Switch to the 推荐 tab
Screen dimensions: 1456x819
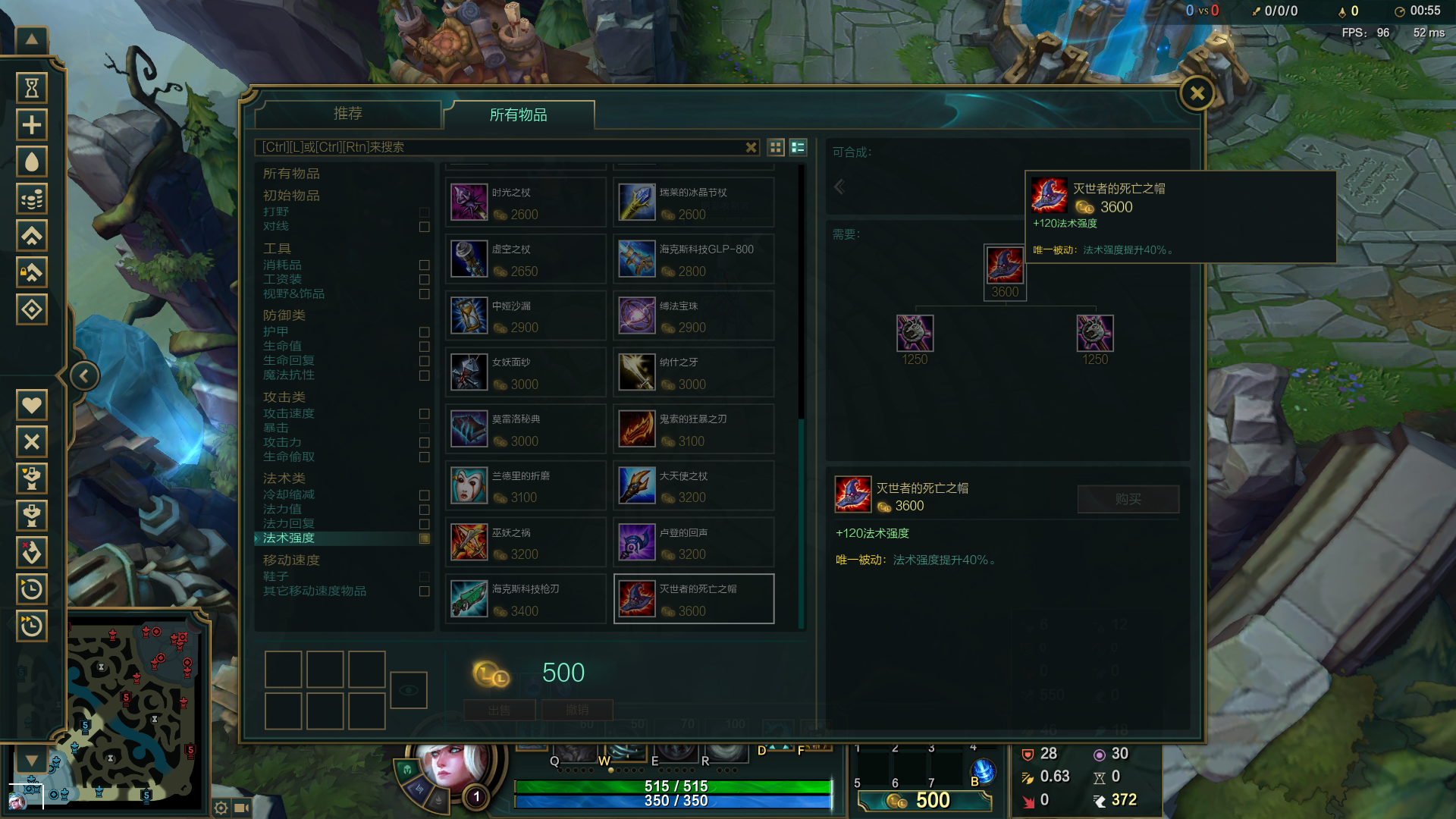348,114
